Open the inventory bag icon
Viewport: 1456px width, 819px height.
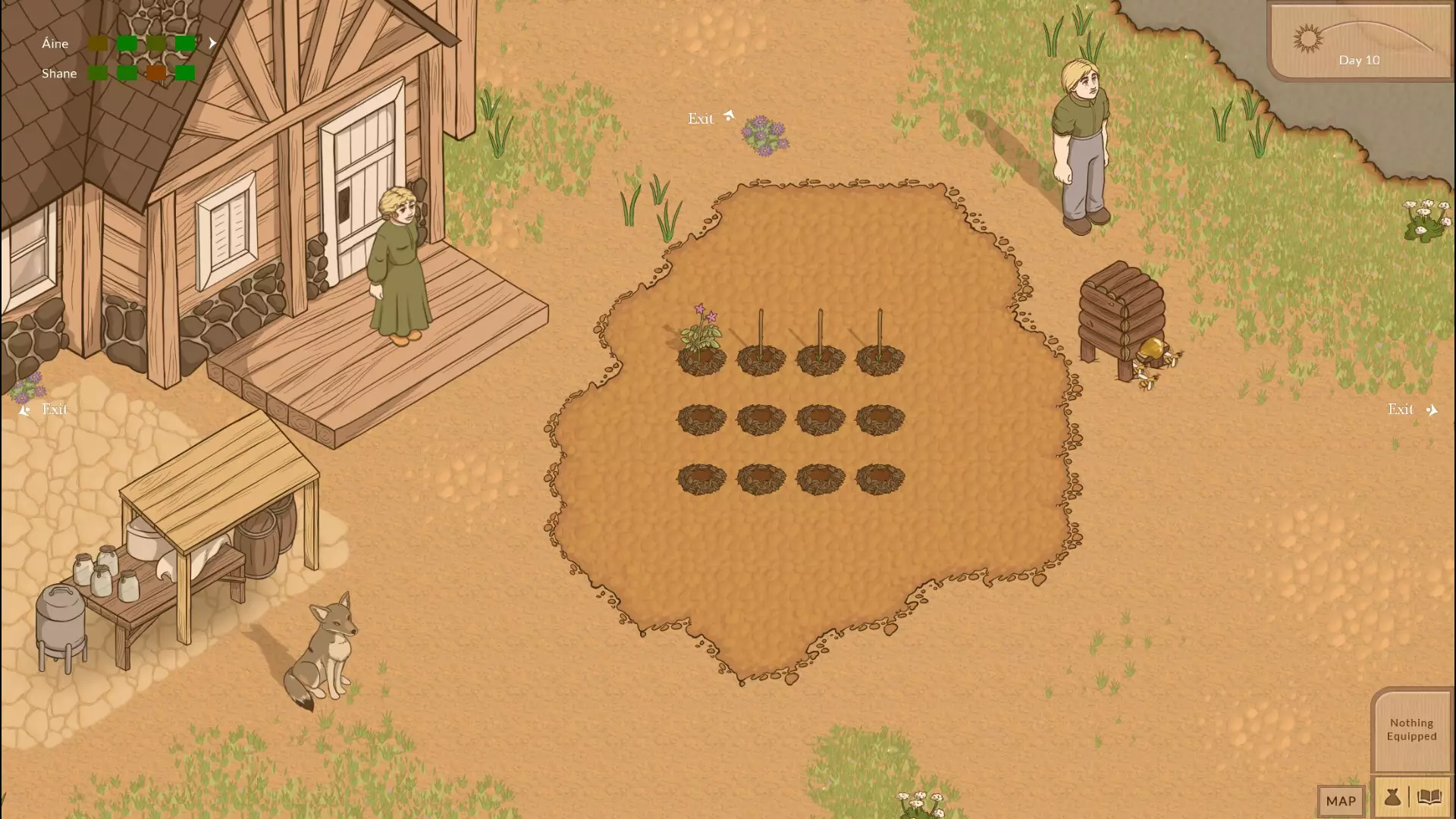click(1394, 799)
